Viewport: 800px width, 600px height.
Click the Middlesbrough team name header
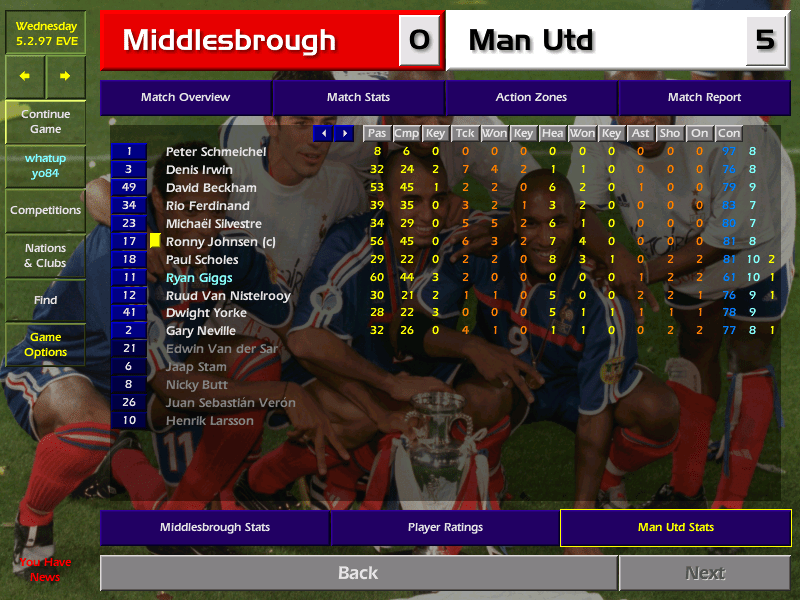229,41
